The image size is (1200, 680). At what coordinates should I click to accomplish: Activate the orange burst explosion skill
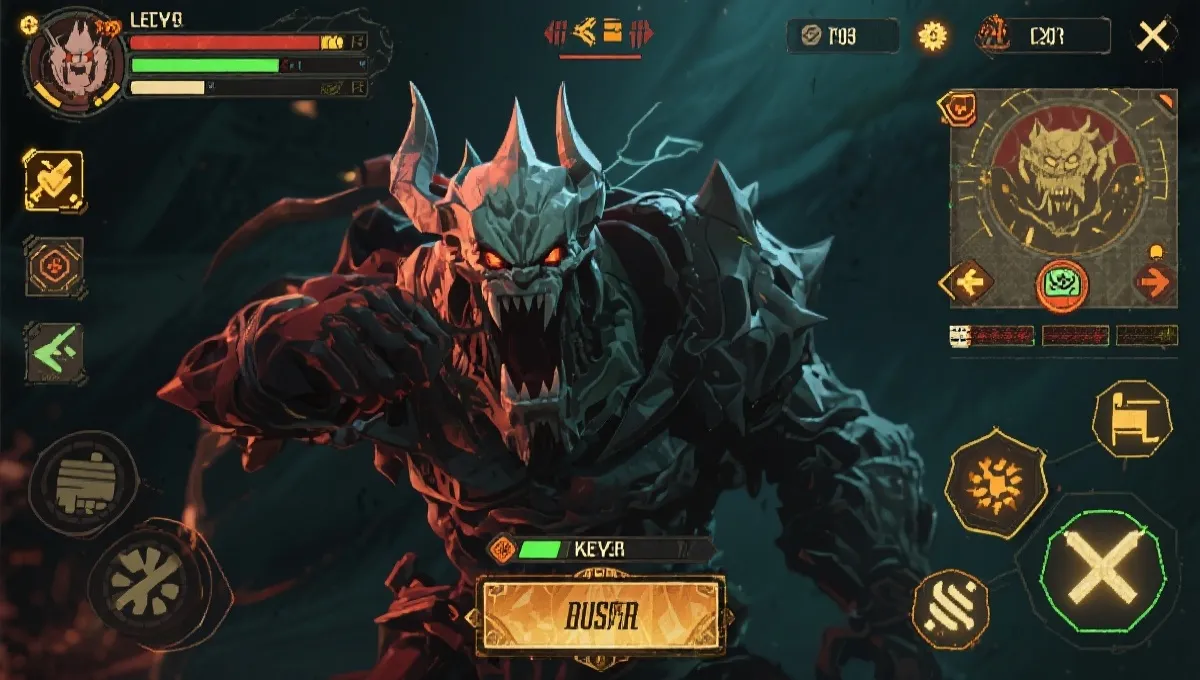[x=996, y=484]
